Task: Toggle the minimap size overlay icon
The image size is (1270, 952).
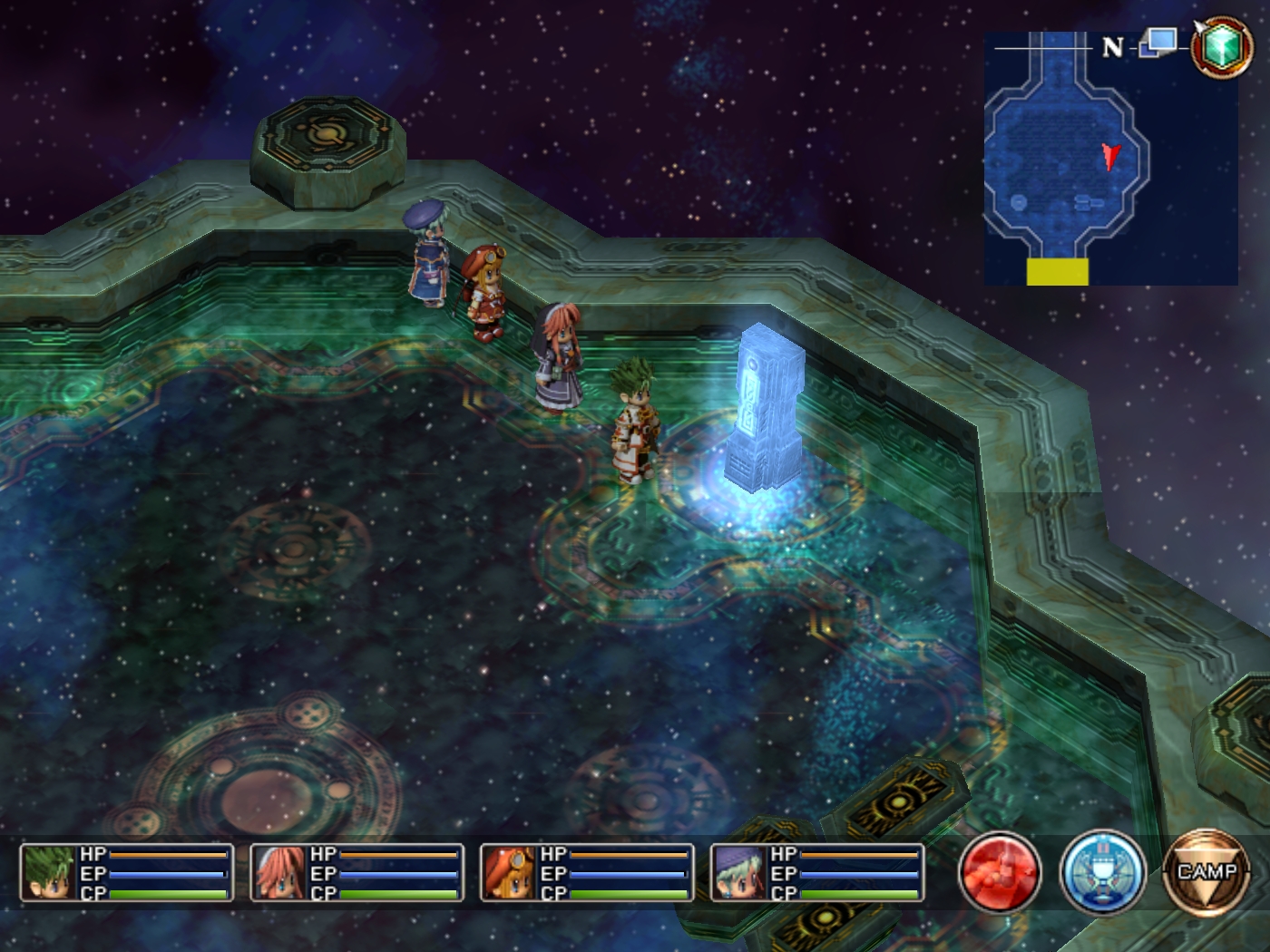Action: 1158,42
